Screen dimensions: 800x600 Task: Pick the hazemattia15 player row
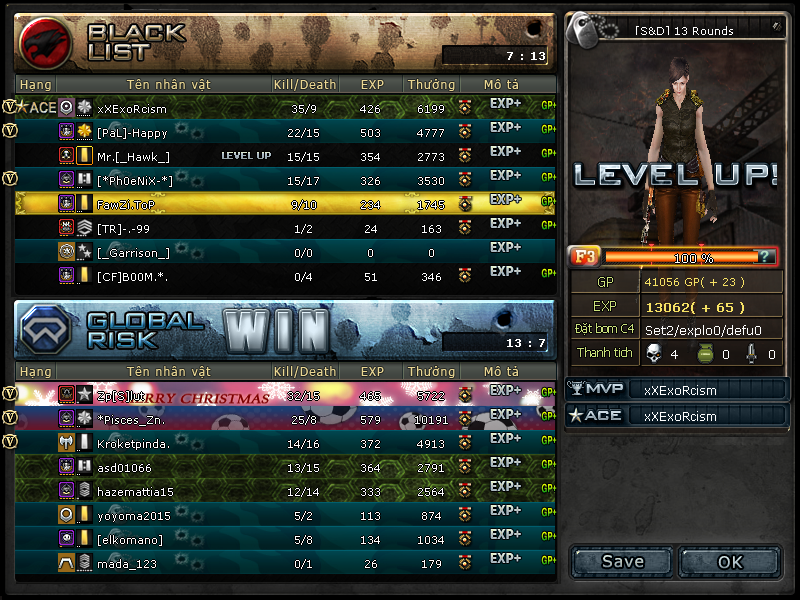coord(135,491)
